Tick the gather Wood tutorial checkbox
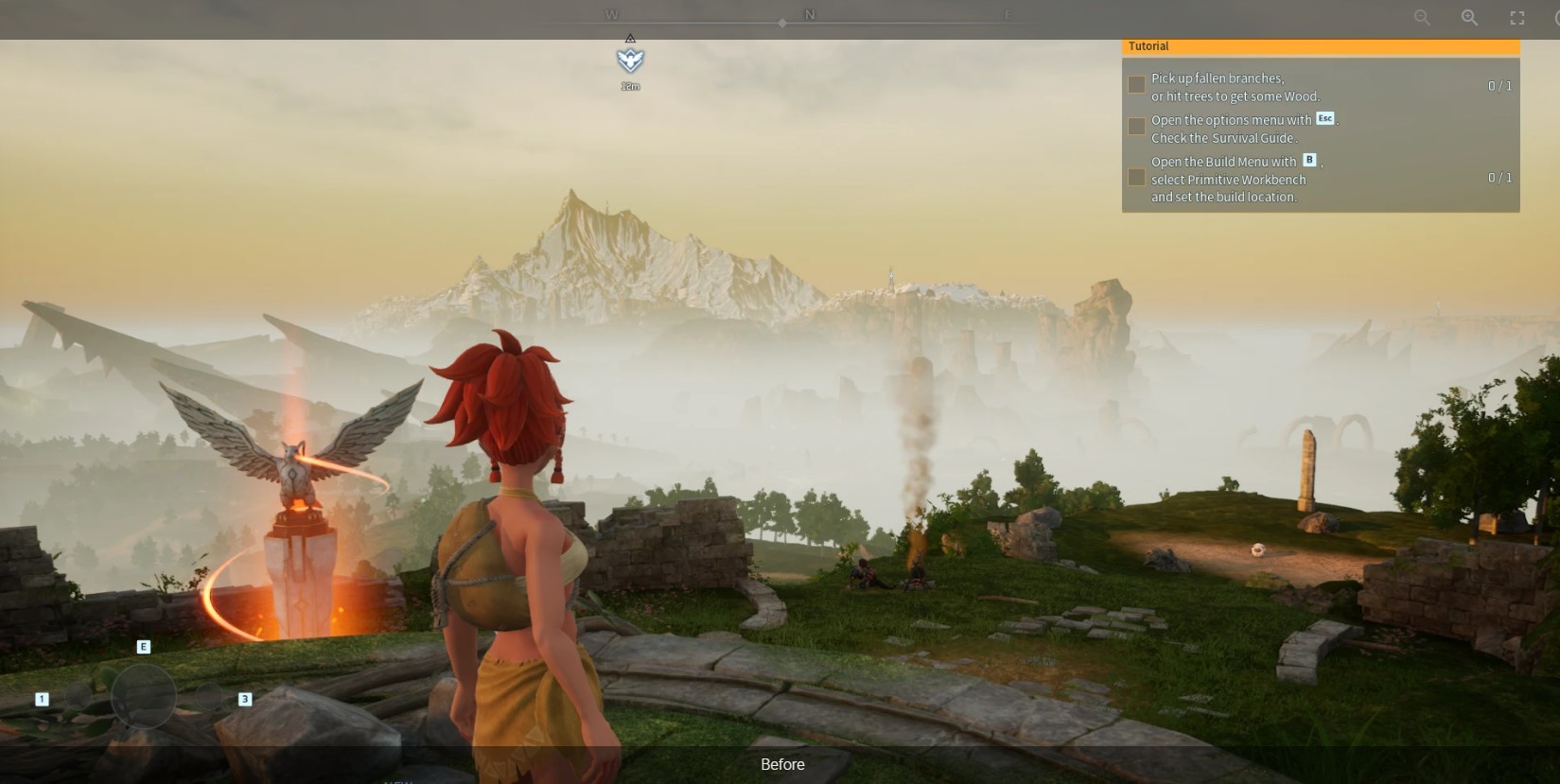 [x=1137, y=85]
